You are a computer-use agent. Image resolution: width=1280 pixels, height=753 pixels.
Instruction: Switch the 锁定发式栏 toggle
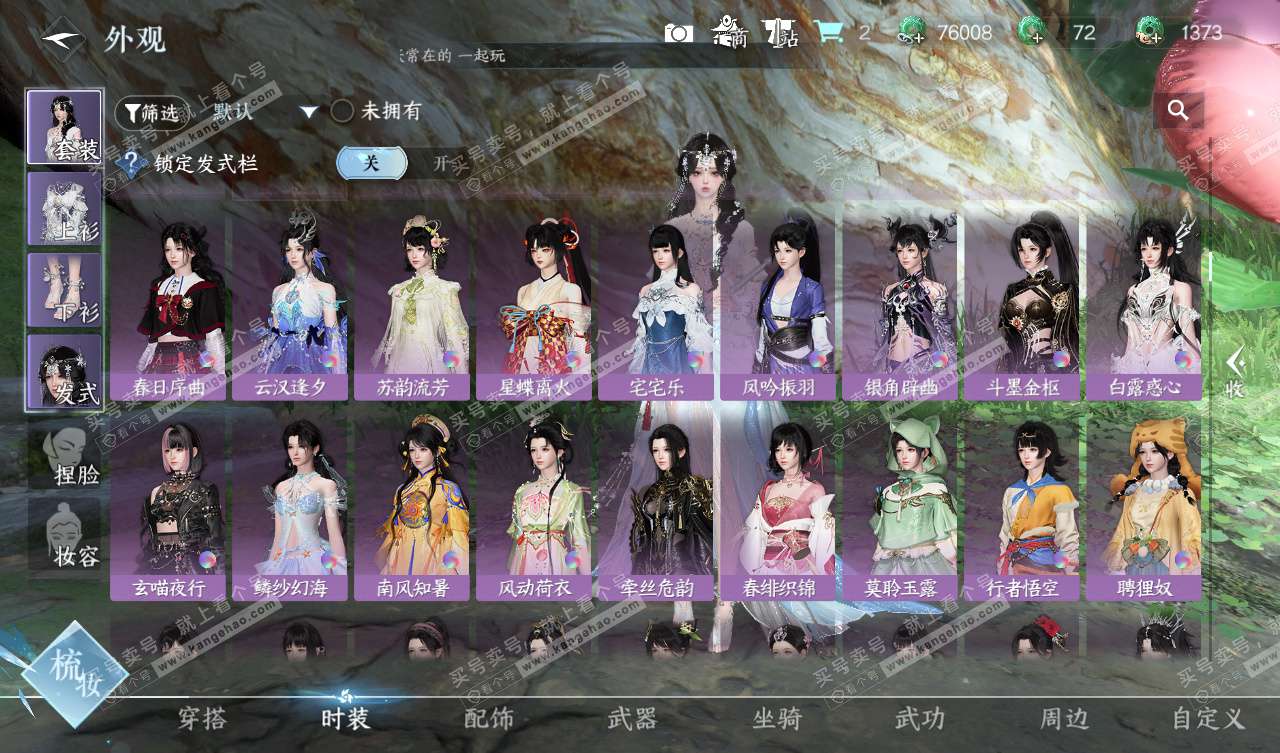(x=401, y=163)
